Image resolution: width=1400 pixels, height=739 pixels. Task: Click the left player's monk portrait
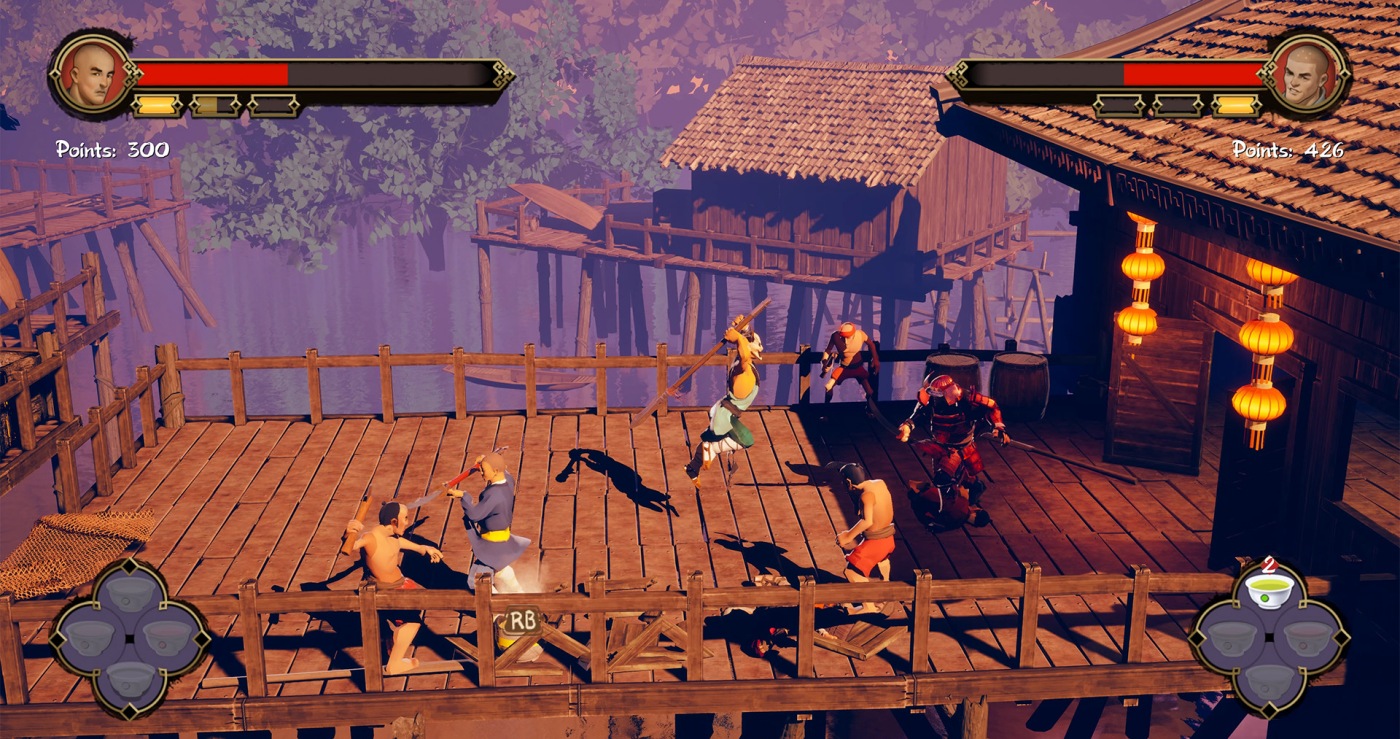click(93, 75)
